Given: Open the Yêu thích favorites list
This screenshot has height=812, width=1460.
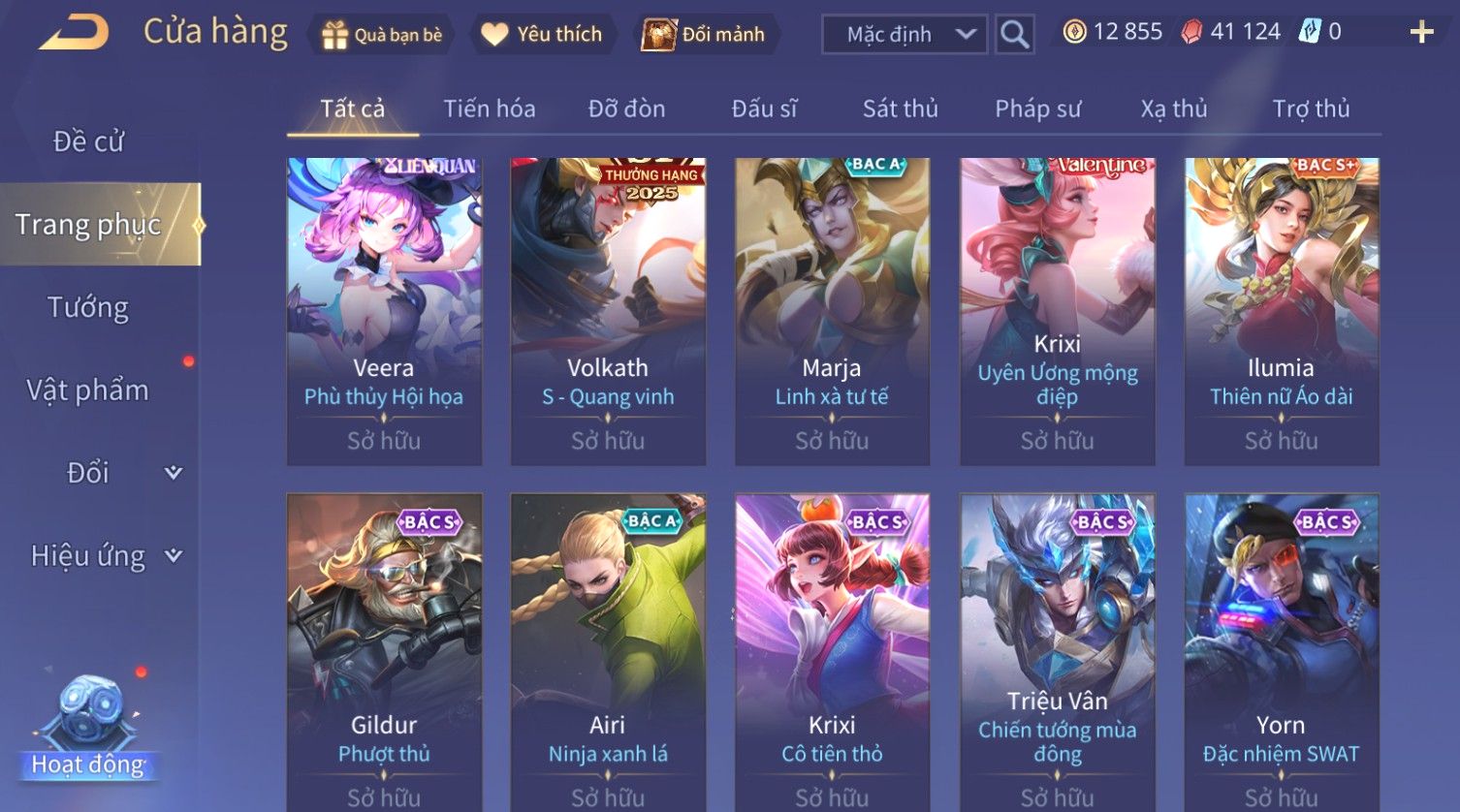Looking at the screenshot, I should 542,35.
